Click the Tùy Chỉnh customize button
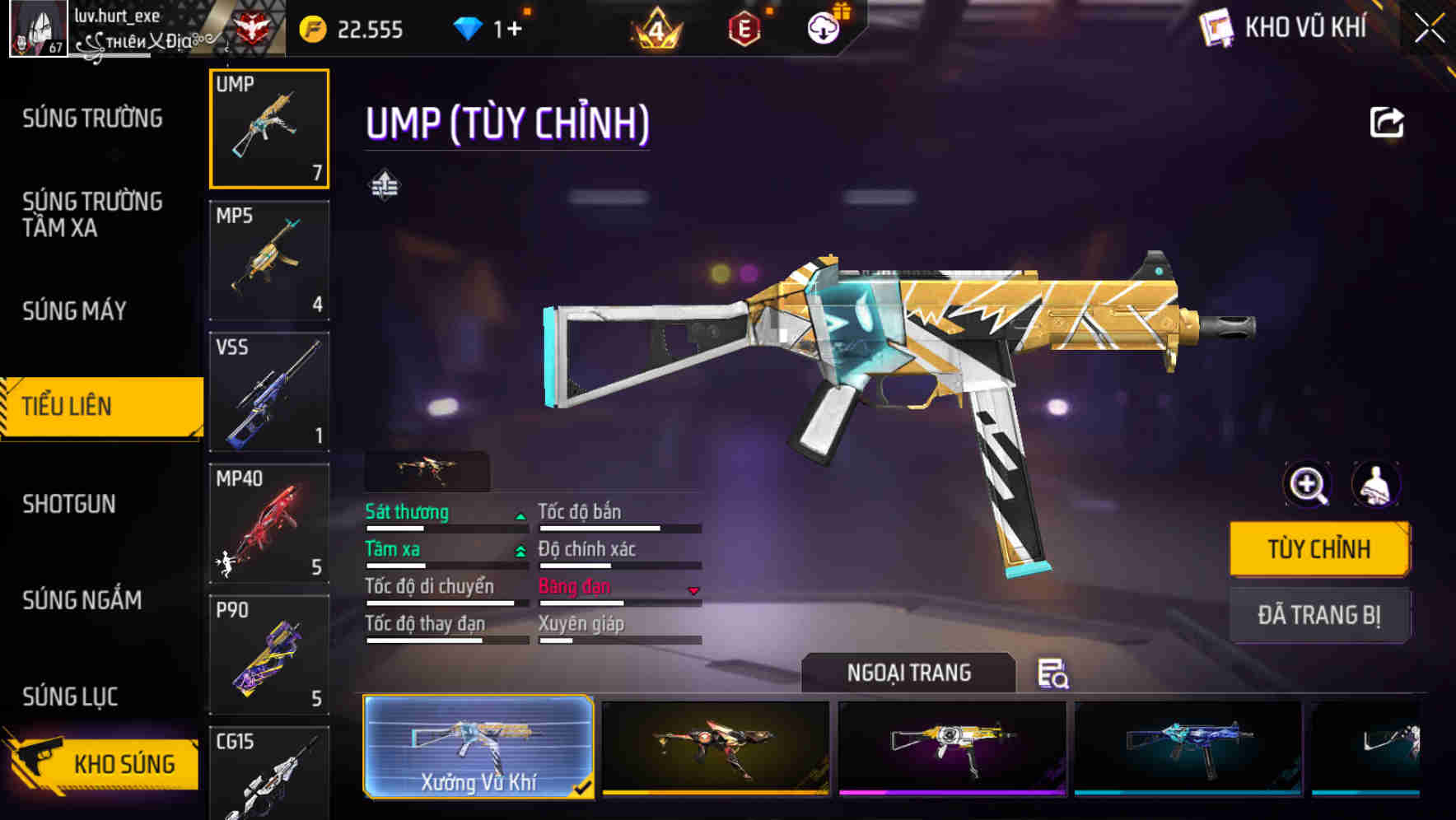 [1318, 549]
